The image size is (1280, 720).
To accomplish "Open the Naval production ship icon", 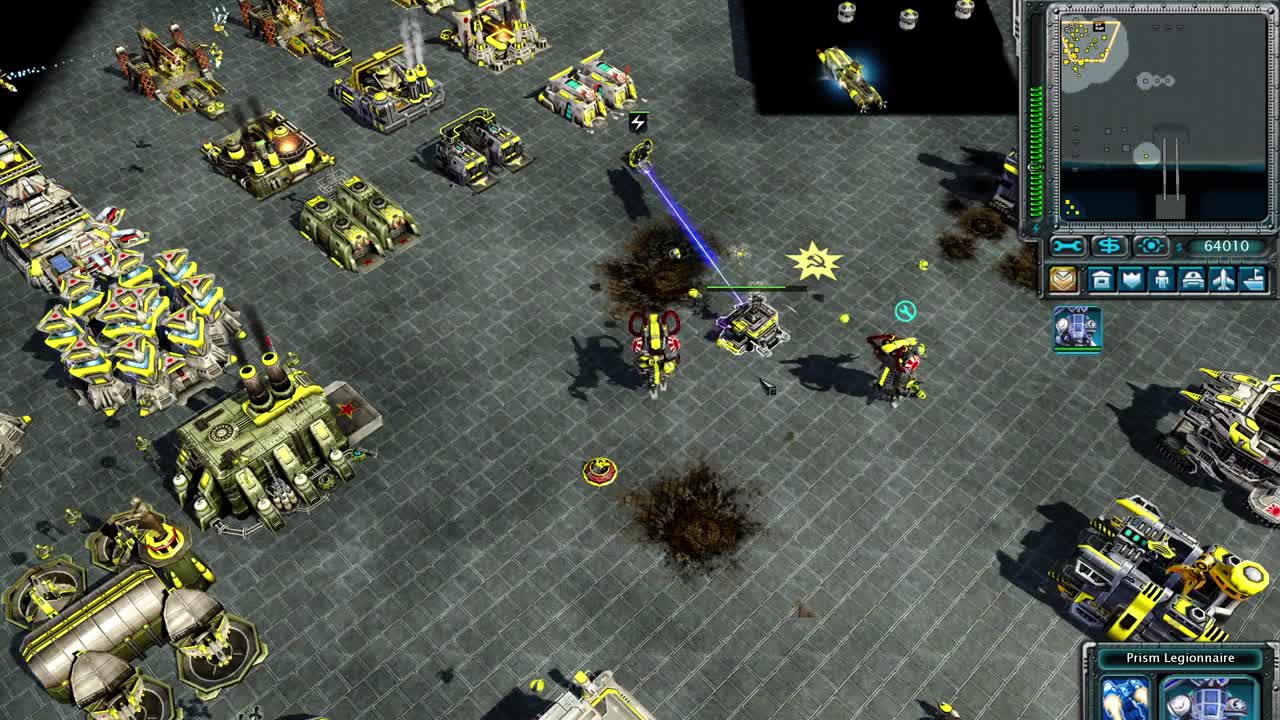I will point(1252,279).
